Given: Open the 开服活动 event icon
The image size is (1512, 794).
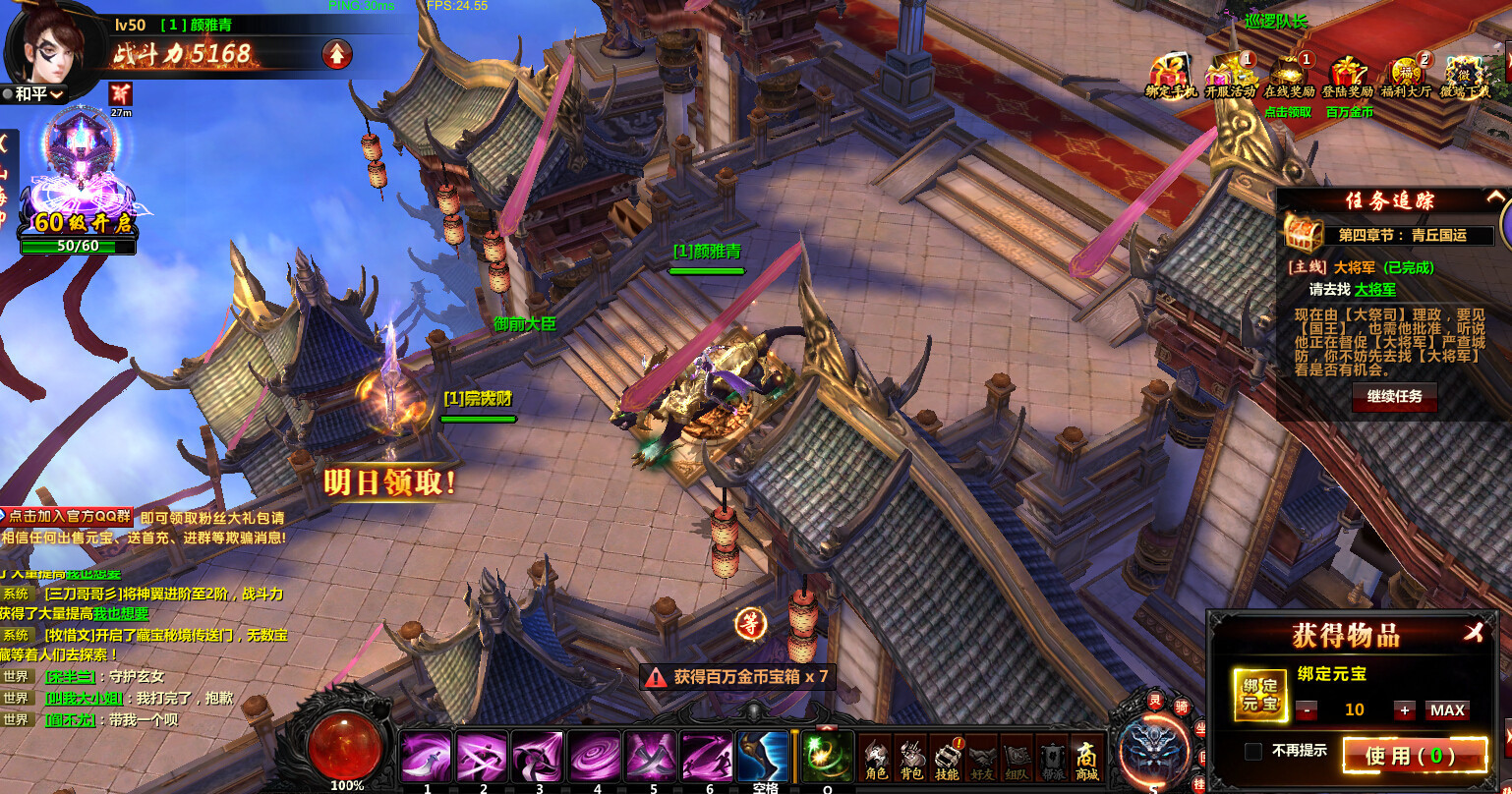Looking at the screenshot, I should pyautogui.click(x=1230, y=75).
